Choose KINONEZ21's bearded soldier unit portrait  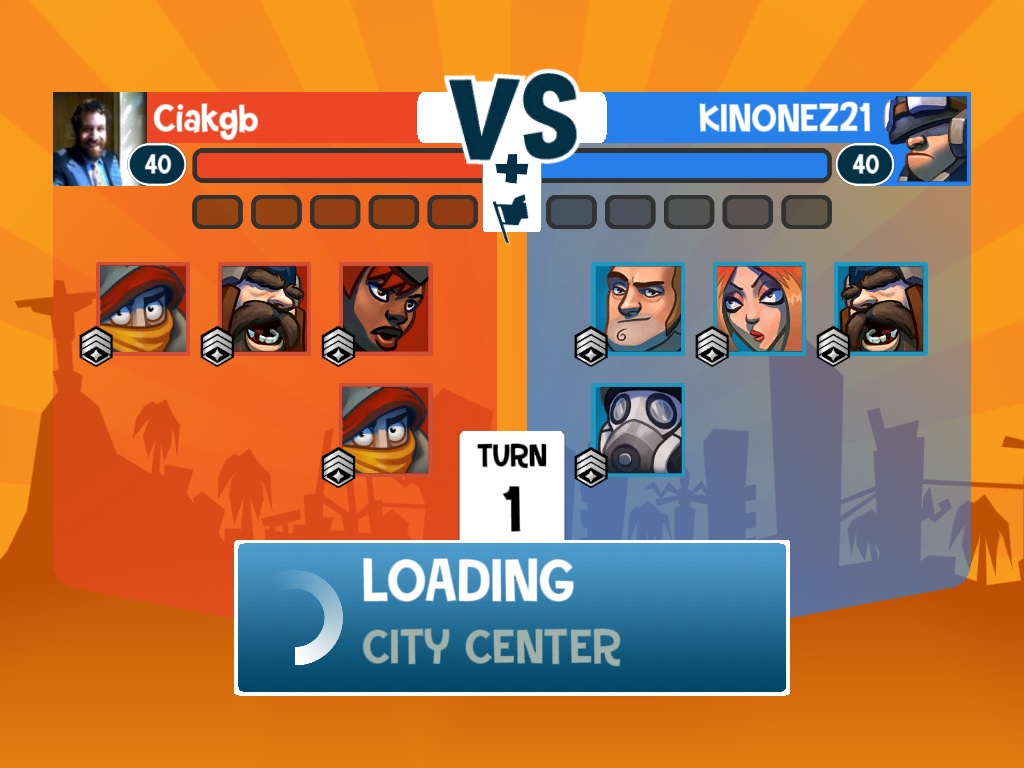[881, 309]
